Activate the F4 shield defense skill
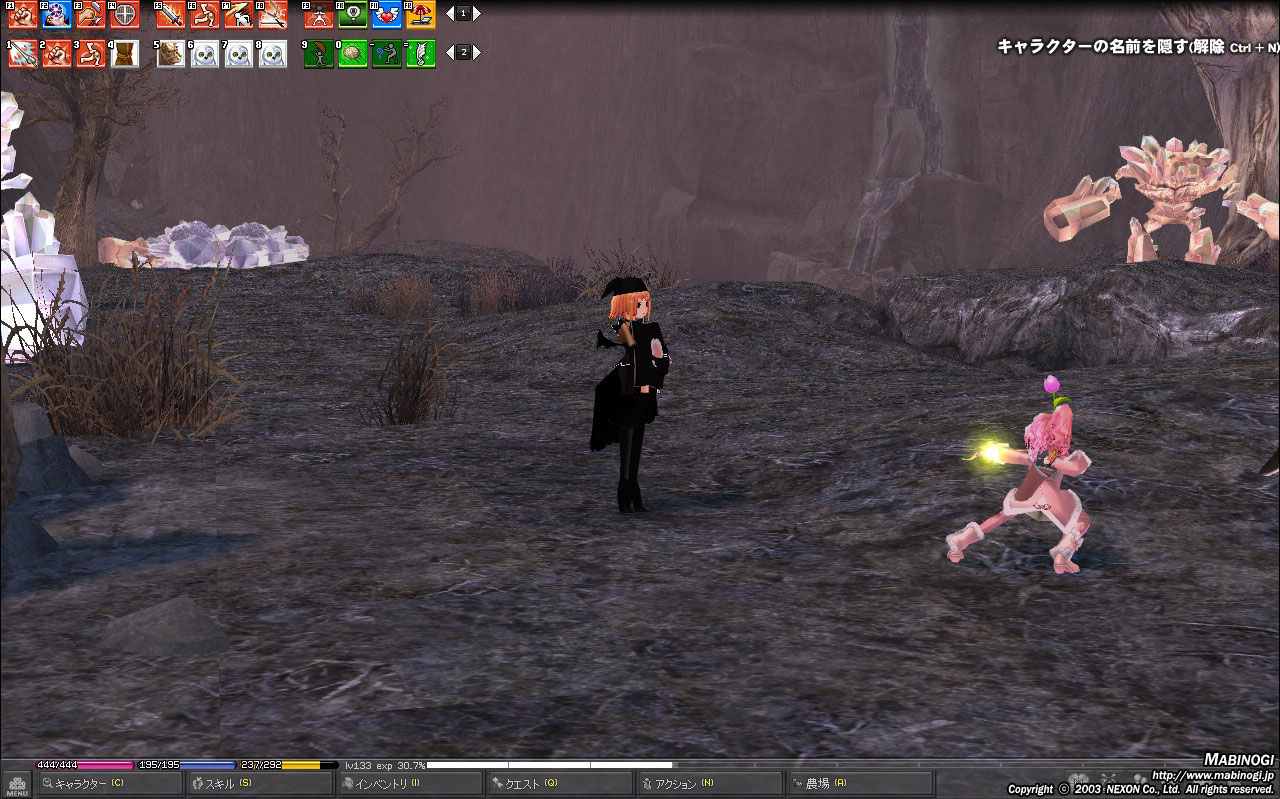This screenshot has width=1280, height=799. point(124,15)
